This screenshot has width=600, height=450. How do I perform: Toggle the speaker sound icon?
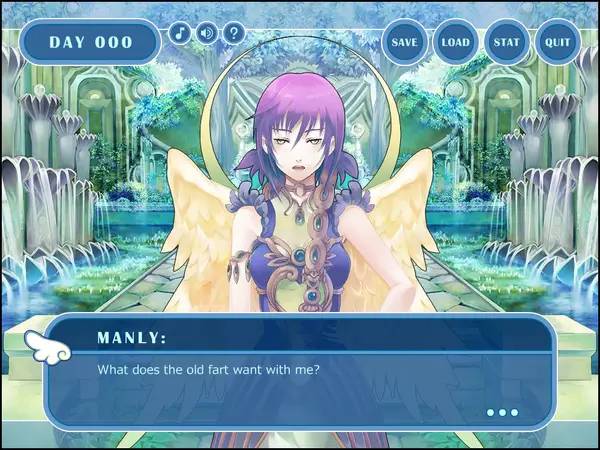click(207, 32)
